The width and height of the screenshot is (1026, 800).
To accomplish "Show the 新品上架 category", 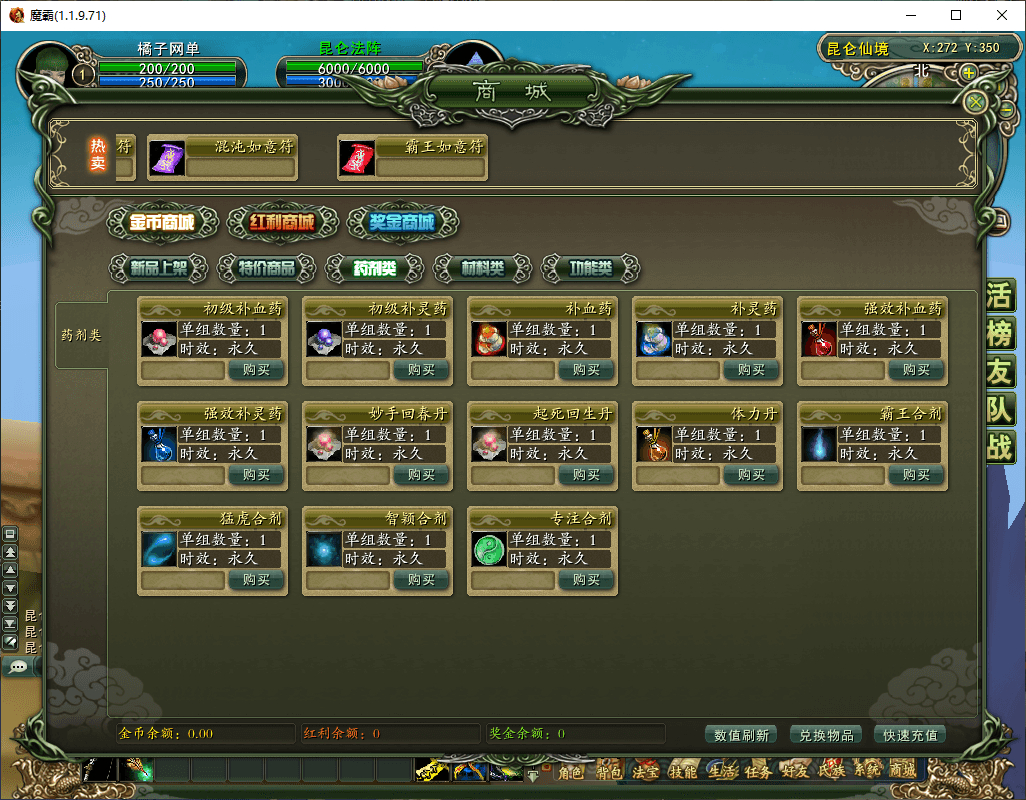I will point(160,268).
